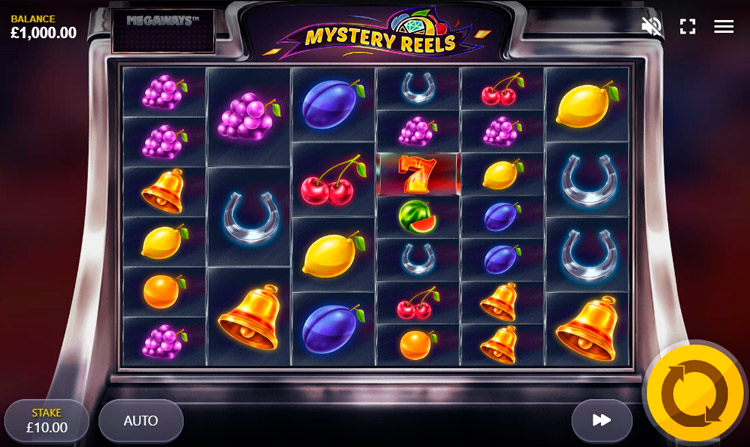Activate the fast-forward turbo button

602,421
